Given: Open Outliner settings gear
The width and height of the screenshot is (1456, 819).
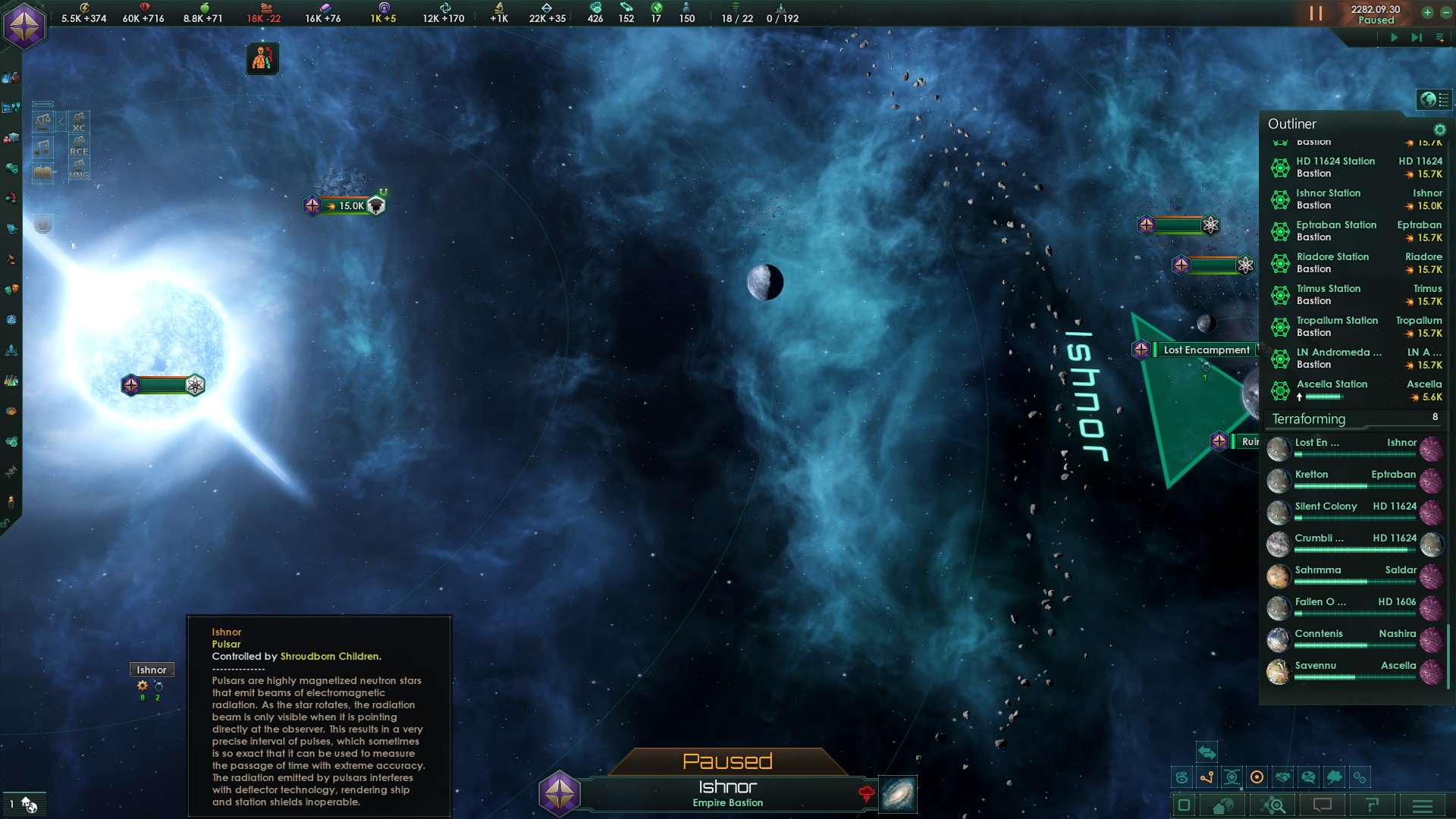Looking at the screenshot, I should click(x=1439, y=130).
